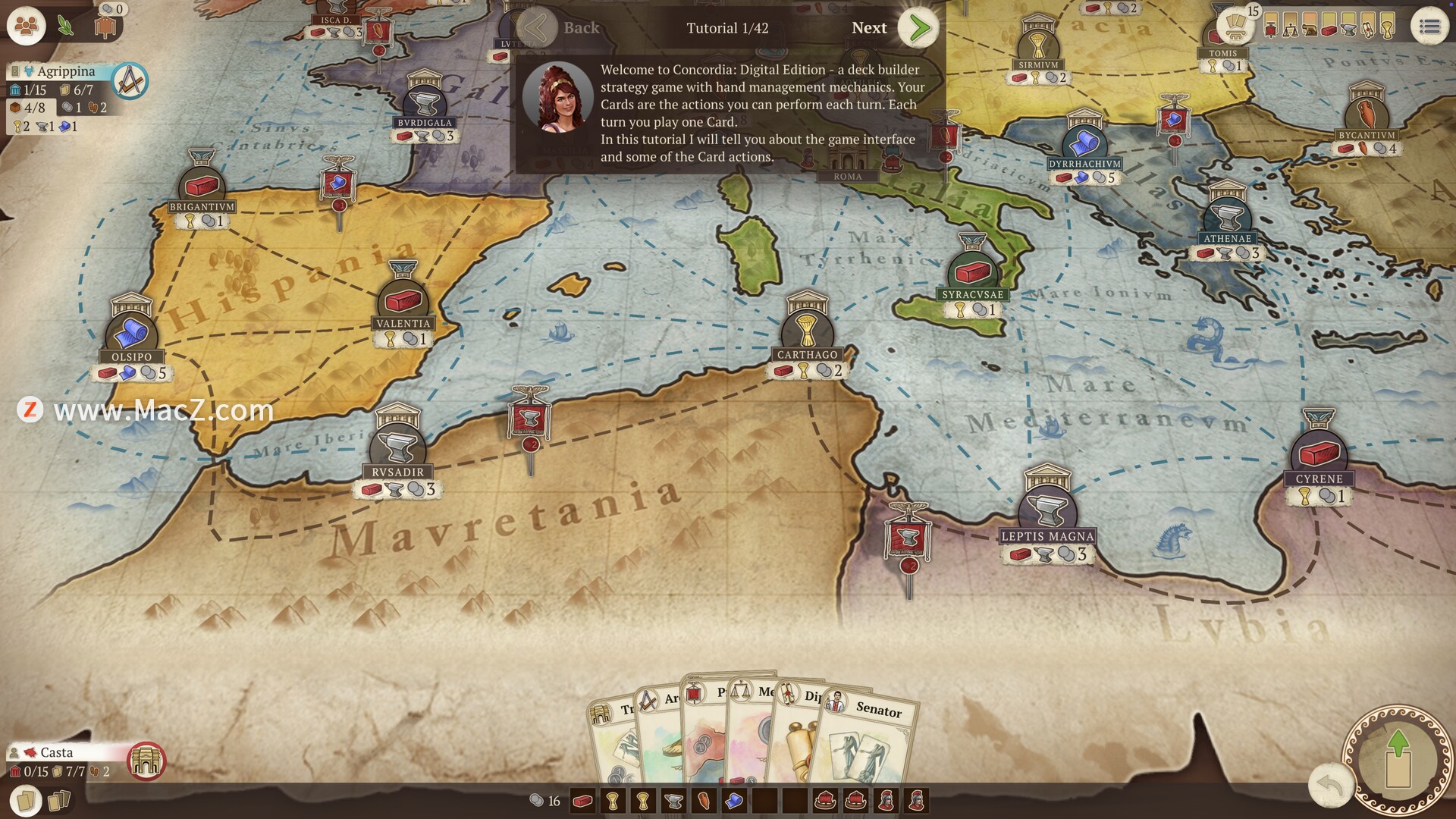The height and width of the screenshot is (819, 1456).
Task: Open the card market deck showing 15
Action: (x=1236, y=24)
